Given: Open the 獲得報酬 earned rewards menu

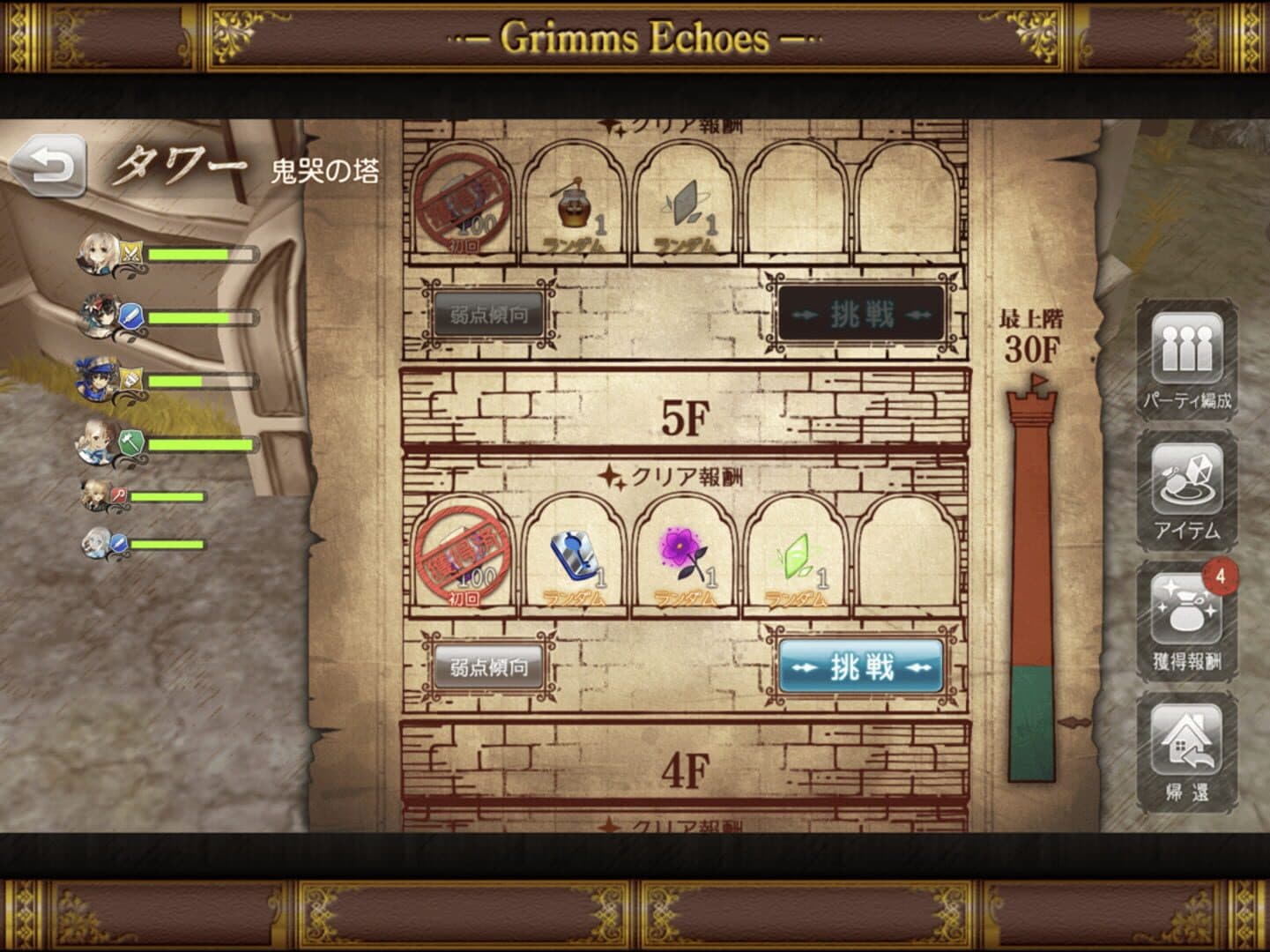Looking at the screenshot, I should [x=1186, y=620].
